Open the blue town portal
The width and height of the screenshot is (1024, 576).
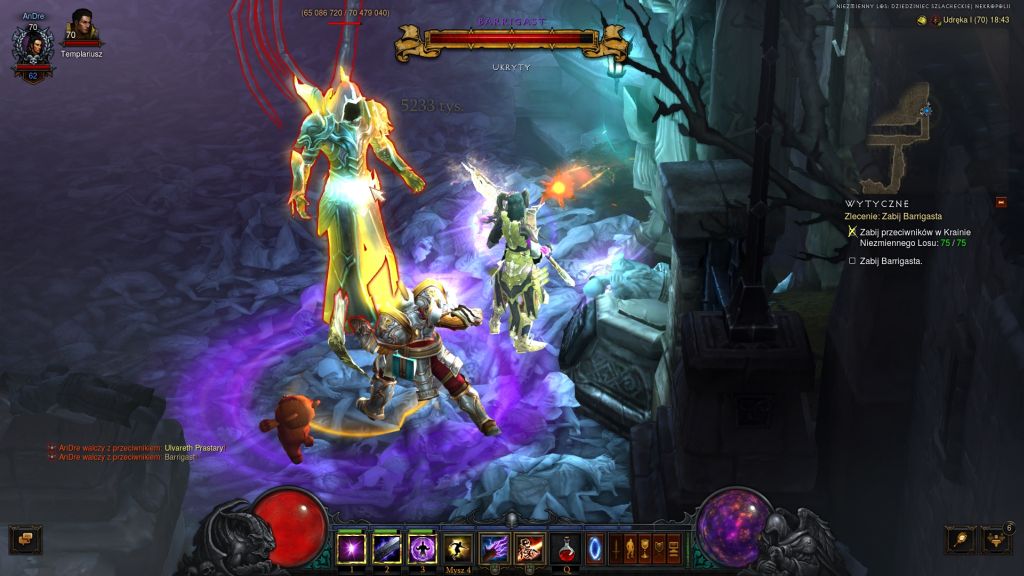click(594, 548)
